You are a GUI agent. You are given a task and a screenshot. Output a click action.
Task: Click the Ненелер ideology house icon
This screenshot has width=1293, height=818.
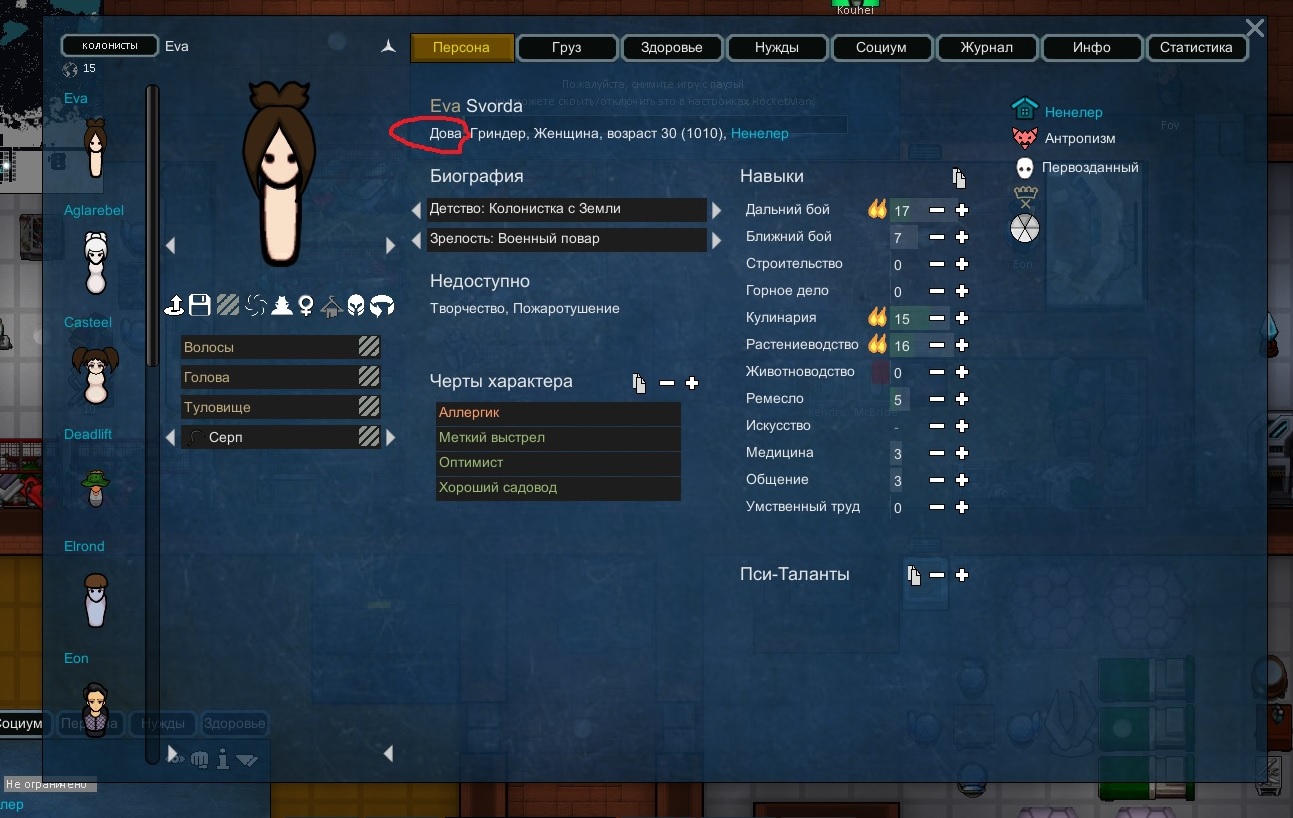pyautogui.click(x=1024, y=109)
